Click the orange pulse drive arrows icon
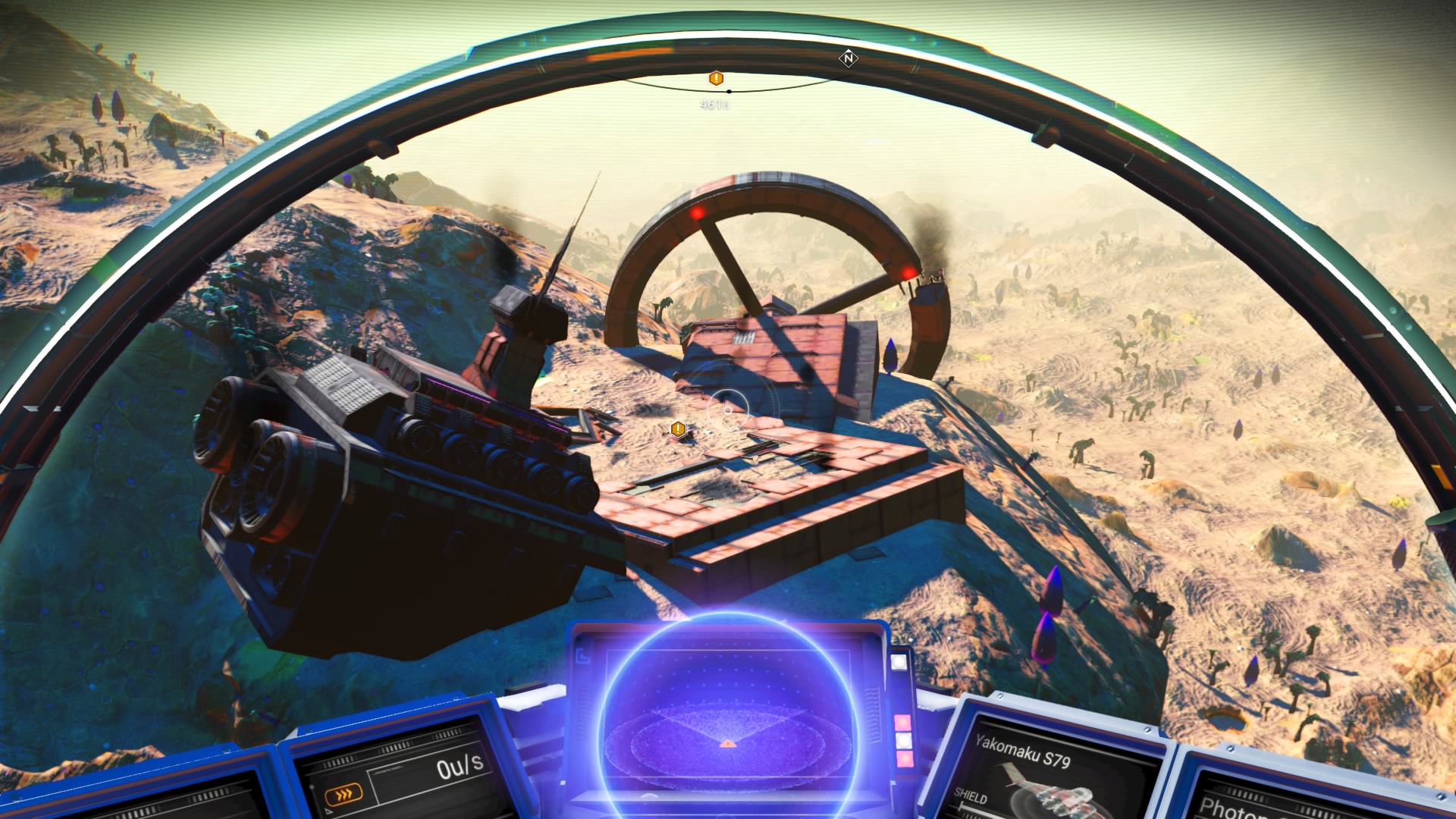The width and height of the screenshot is (1456, 819). point(344,794)
